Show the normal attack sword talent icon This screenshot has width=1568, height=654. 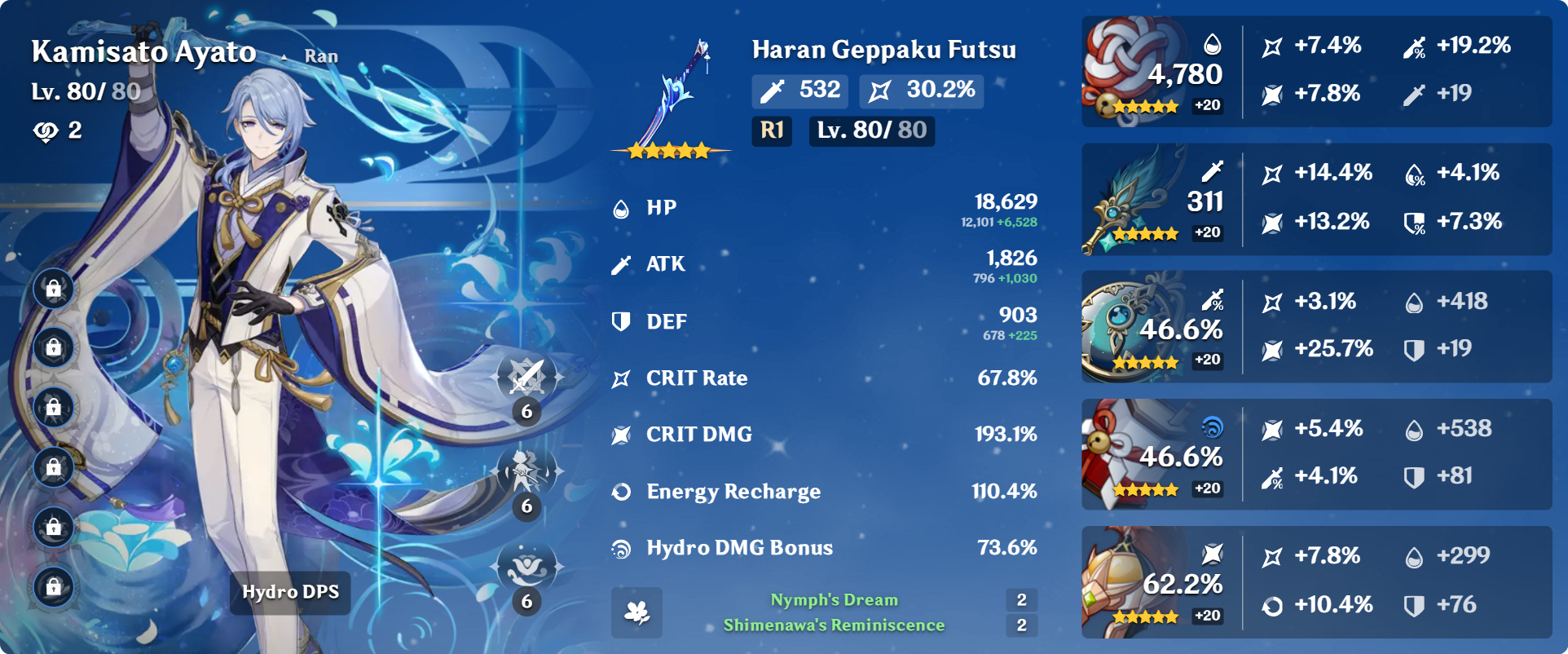tap(526, 378)
